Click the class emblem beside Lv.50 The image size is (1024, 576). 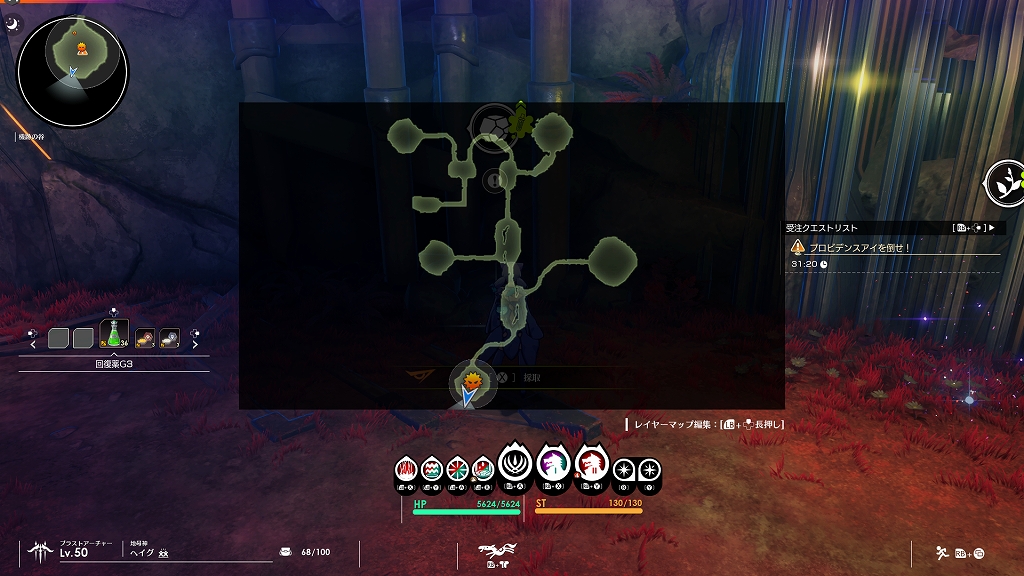(41, 549)
